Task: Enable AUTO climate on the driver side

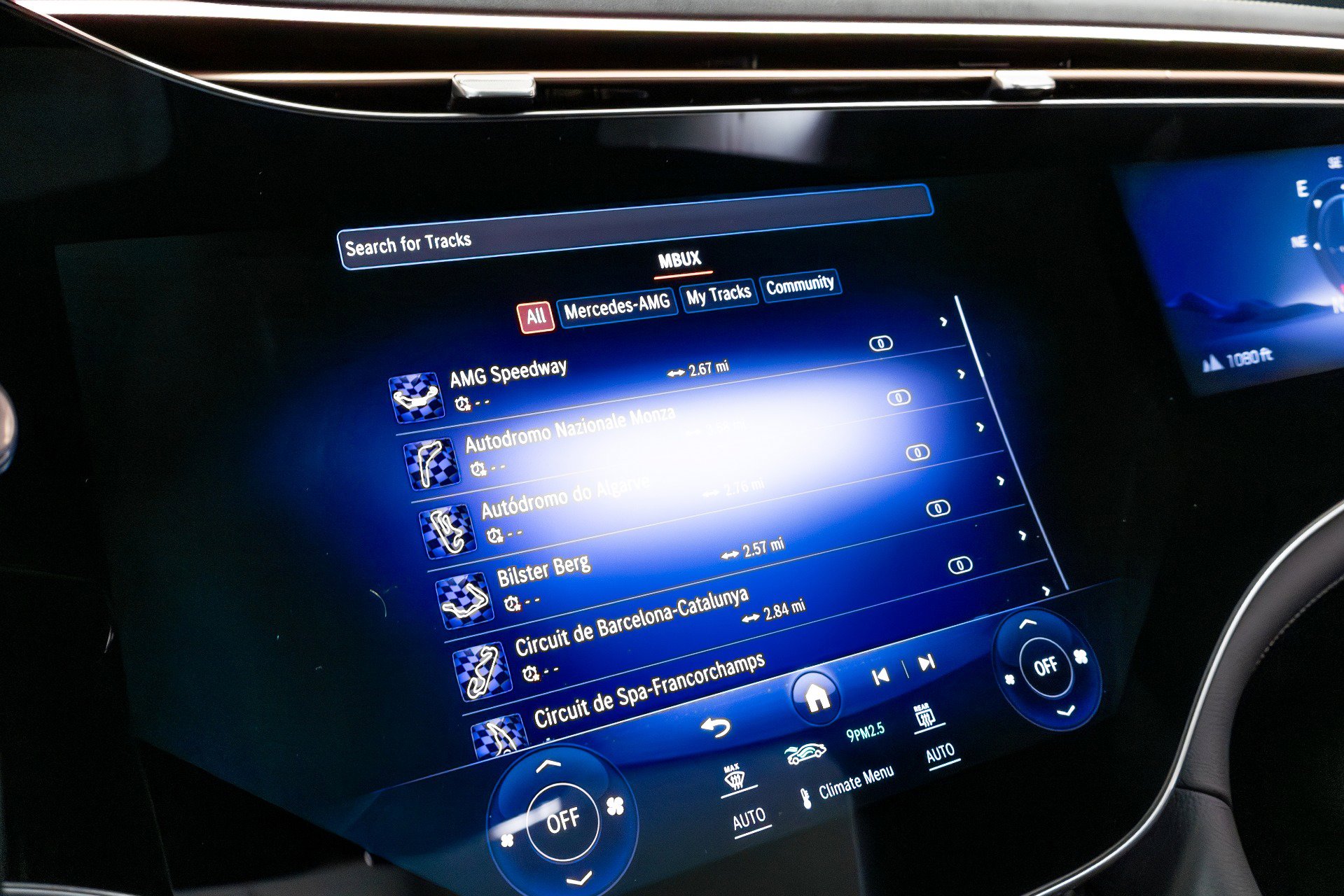Action: (750, 818)
